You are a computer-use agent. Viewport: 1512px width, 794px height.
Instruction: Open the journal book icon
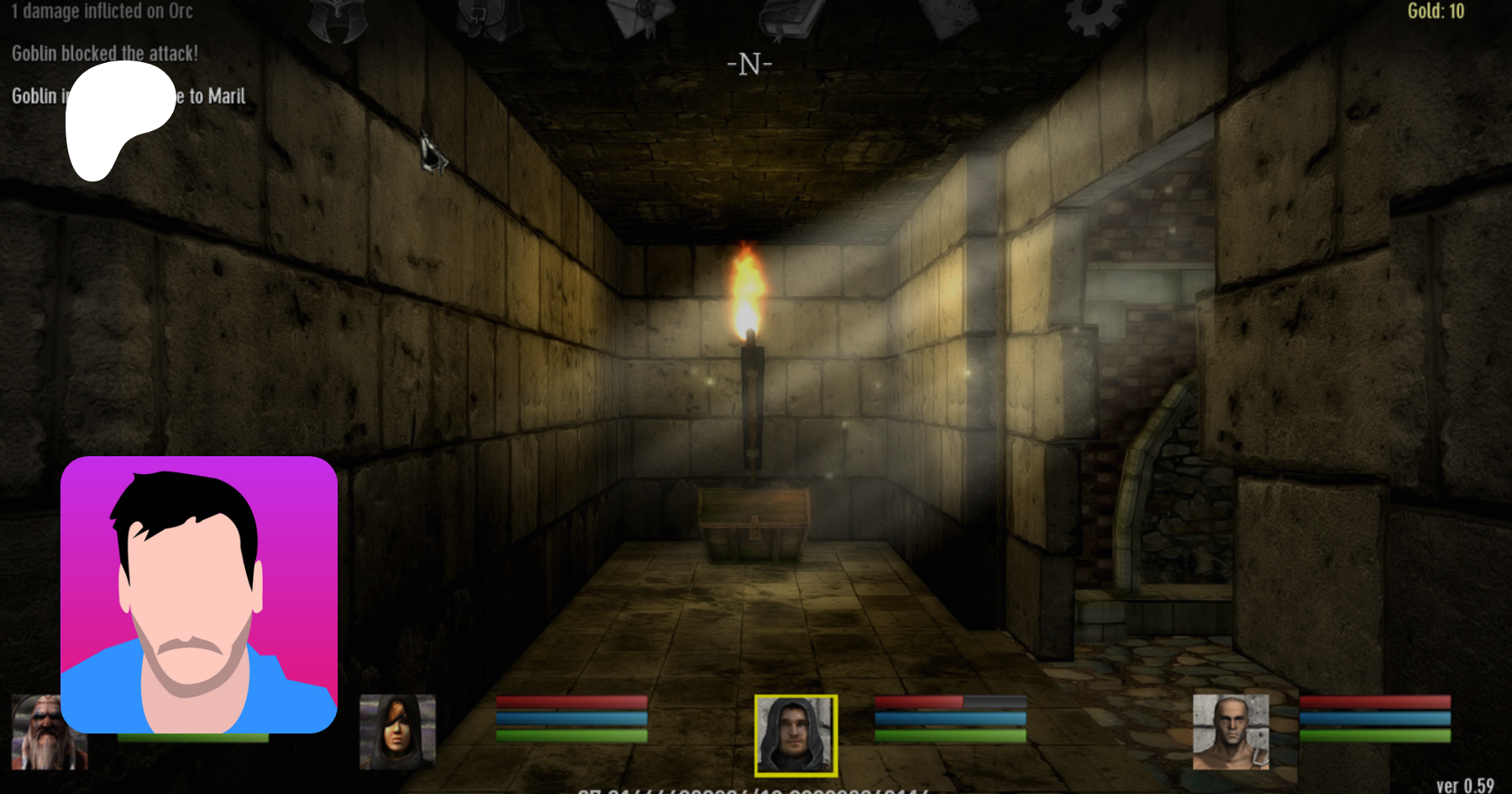coord(790,18)
